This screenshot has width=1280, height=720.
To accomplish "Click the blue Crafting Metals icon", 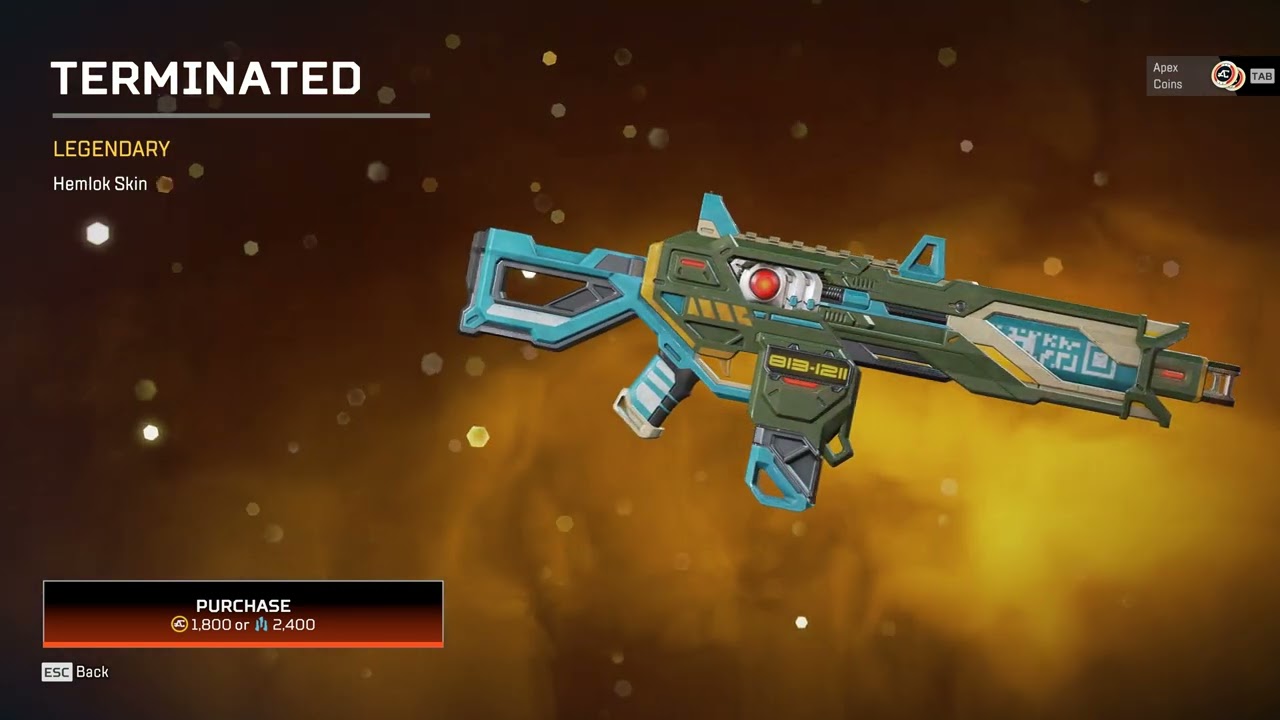I will click(x=262, y=625).
